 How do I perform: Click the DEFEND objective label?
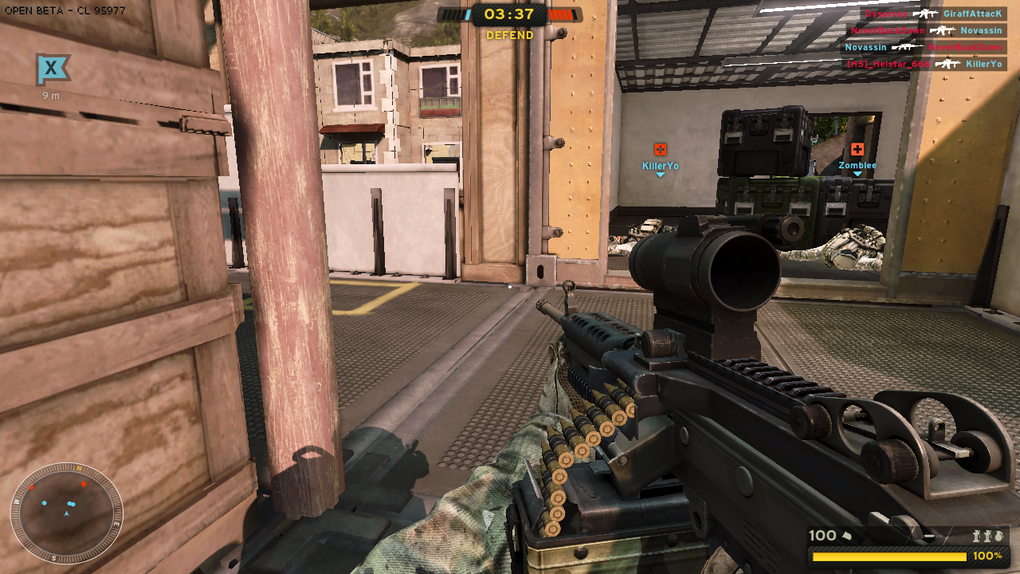(510, 35)
